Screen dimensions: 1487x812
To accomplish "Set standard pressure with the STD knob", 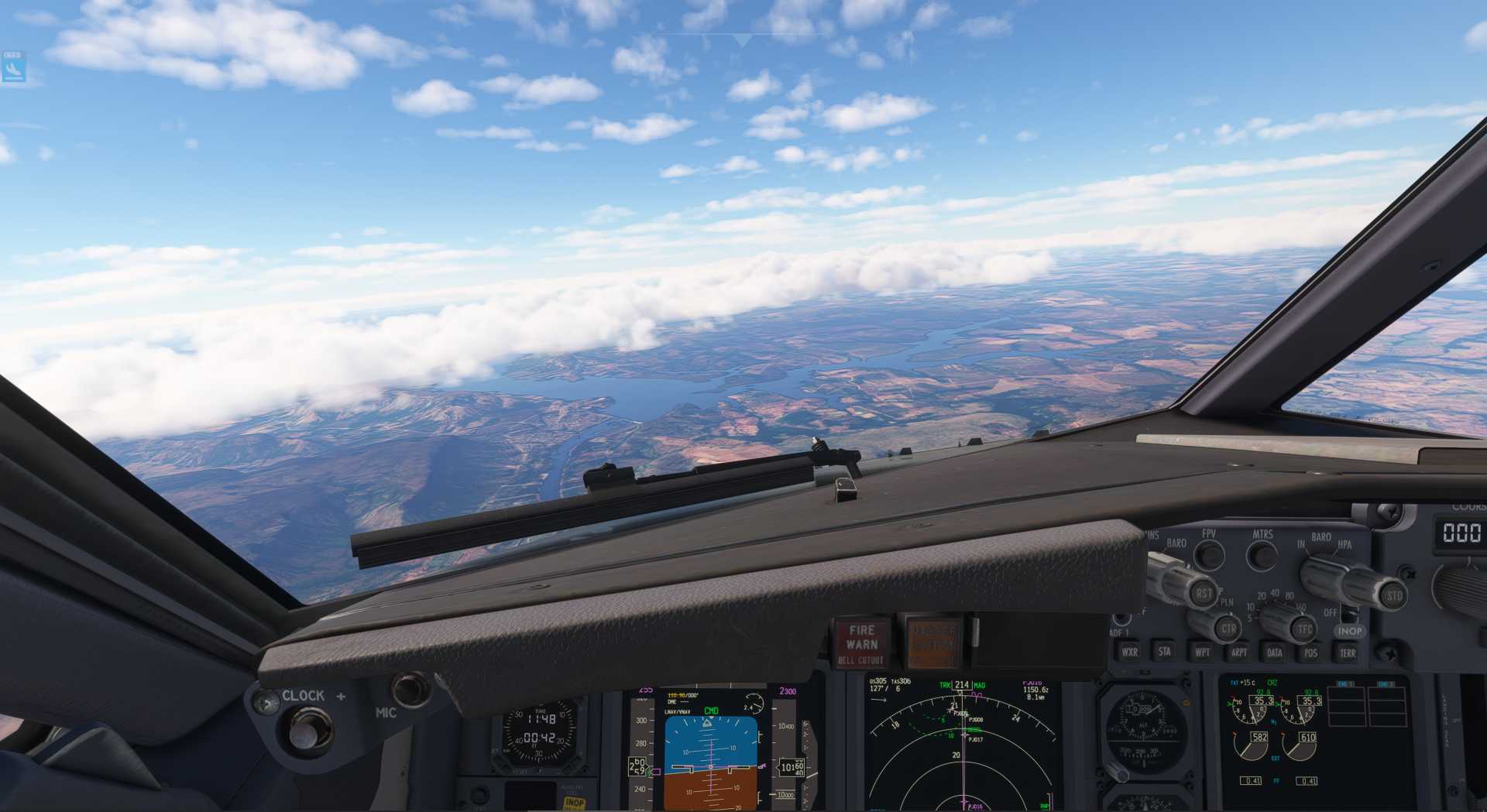I will pyautogui.click(x=1393, y=595).
